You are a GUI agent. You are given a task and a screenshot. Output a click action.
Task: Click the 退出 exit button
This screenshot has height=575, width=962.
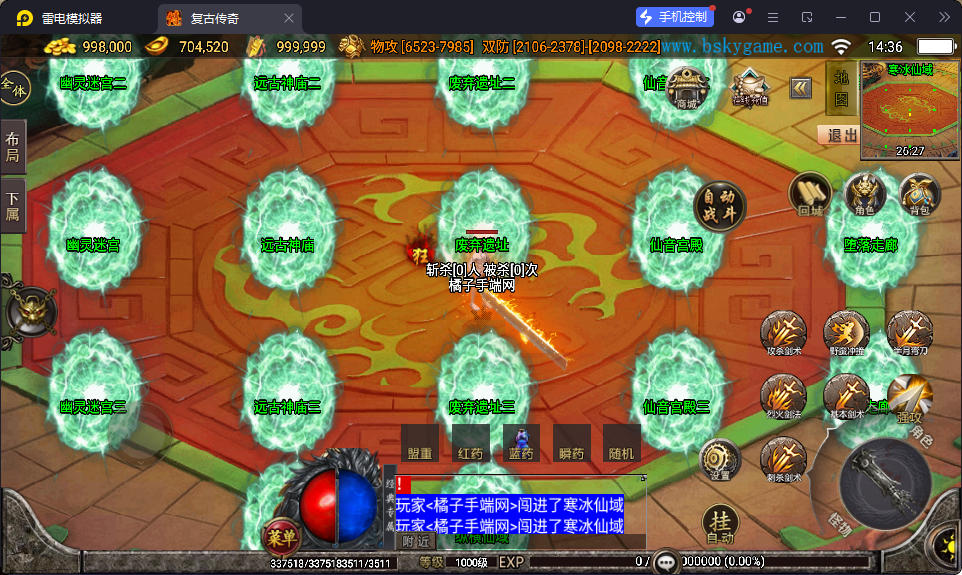tap(838, 135)
